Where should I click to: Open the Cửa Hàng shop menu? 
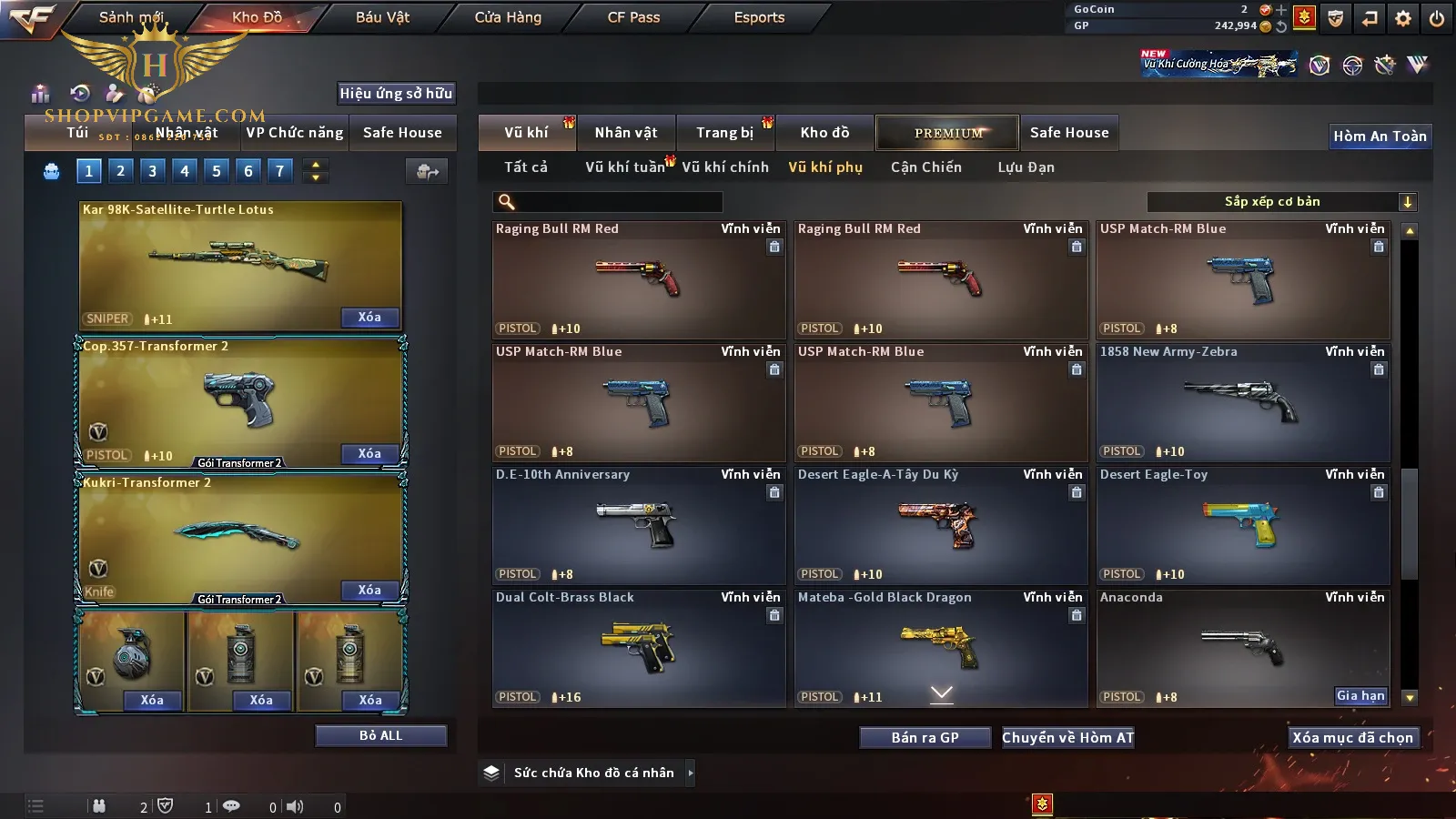coord(508,17)
